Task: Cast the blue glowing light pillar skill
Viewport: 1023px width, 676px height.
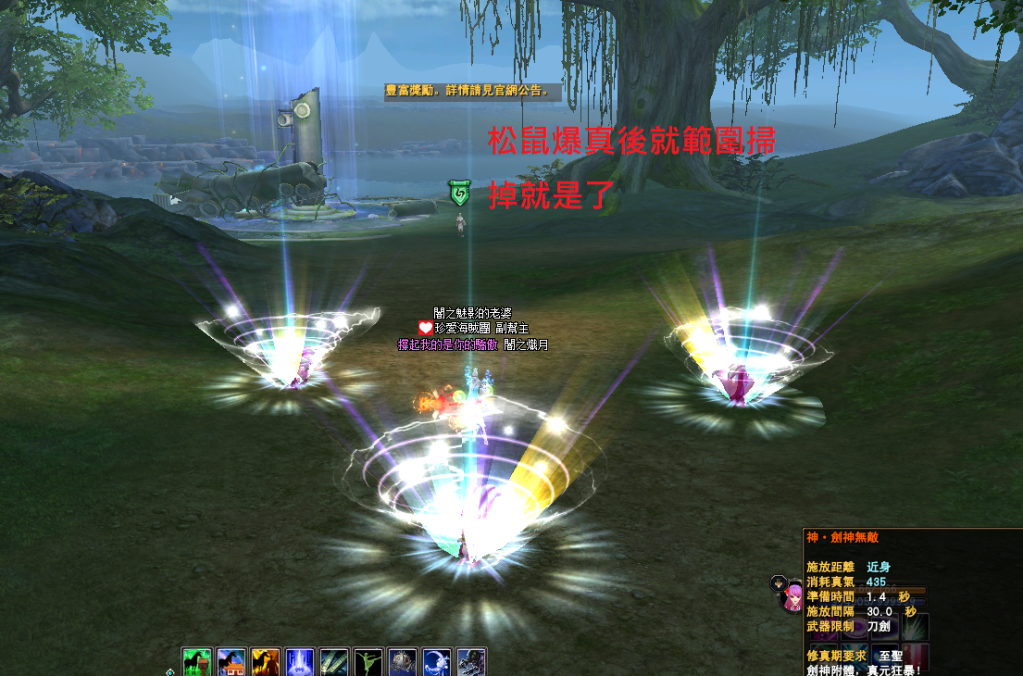Action: [x=300, y=662]
